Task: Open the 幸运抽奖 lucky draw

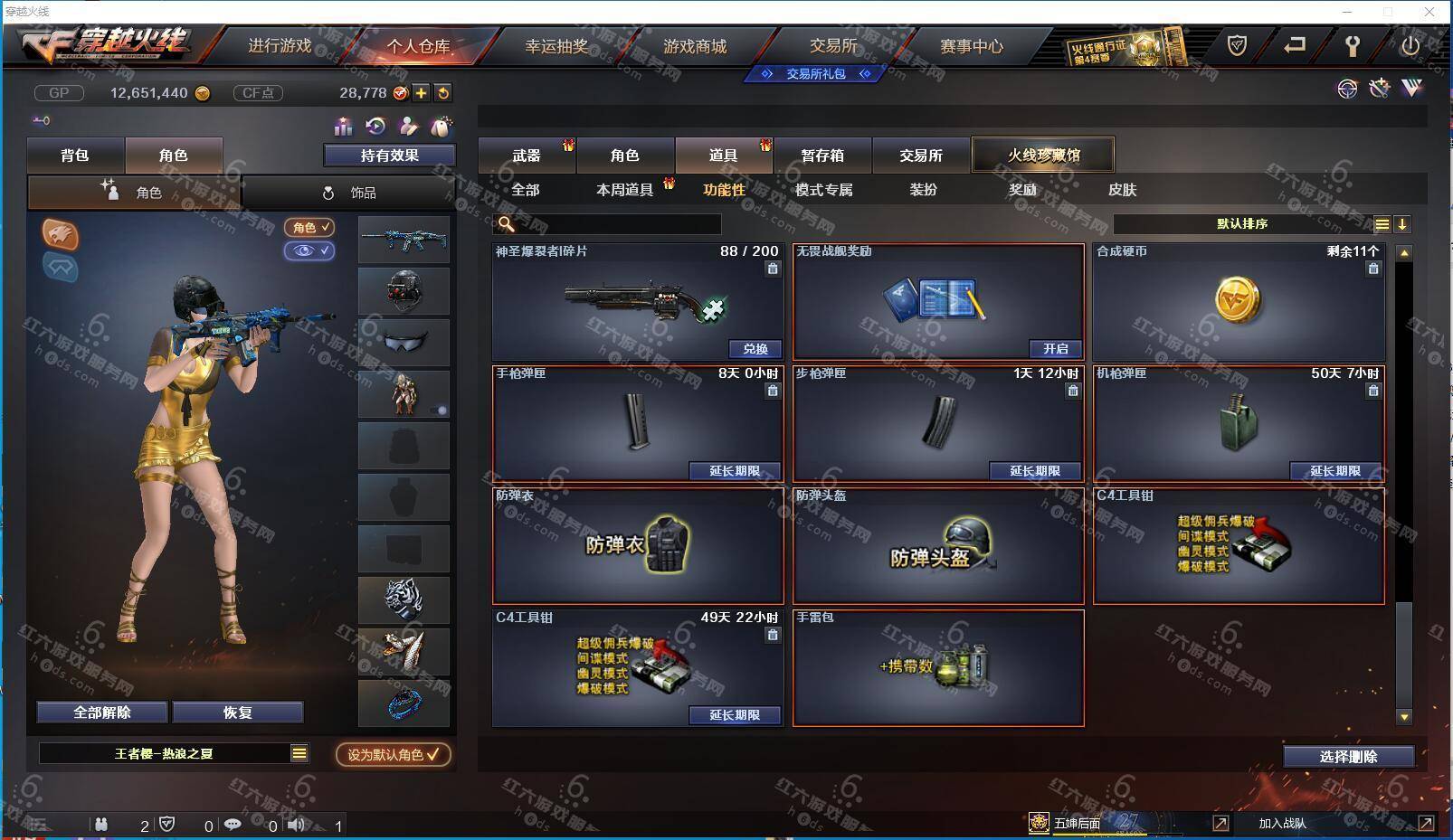Action: pyautogui.click(x=556, y=46)
